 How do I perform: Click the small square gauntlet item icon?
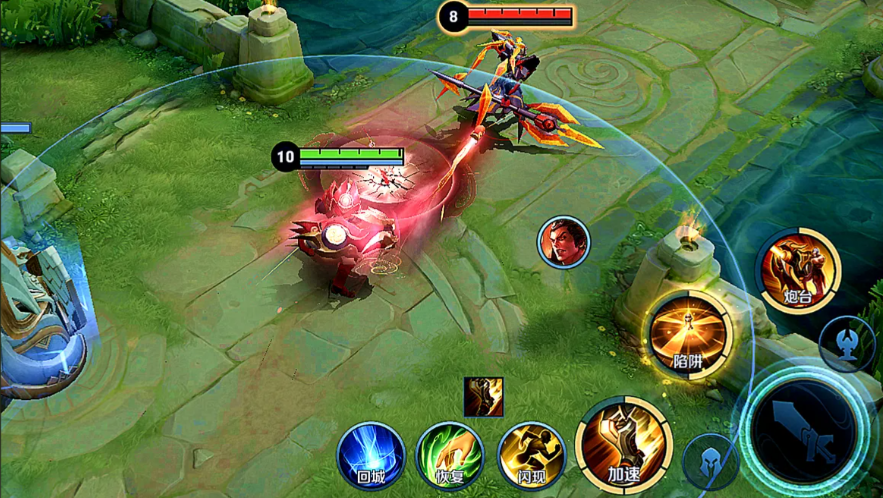click(483, 397)
